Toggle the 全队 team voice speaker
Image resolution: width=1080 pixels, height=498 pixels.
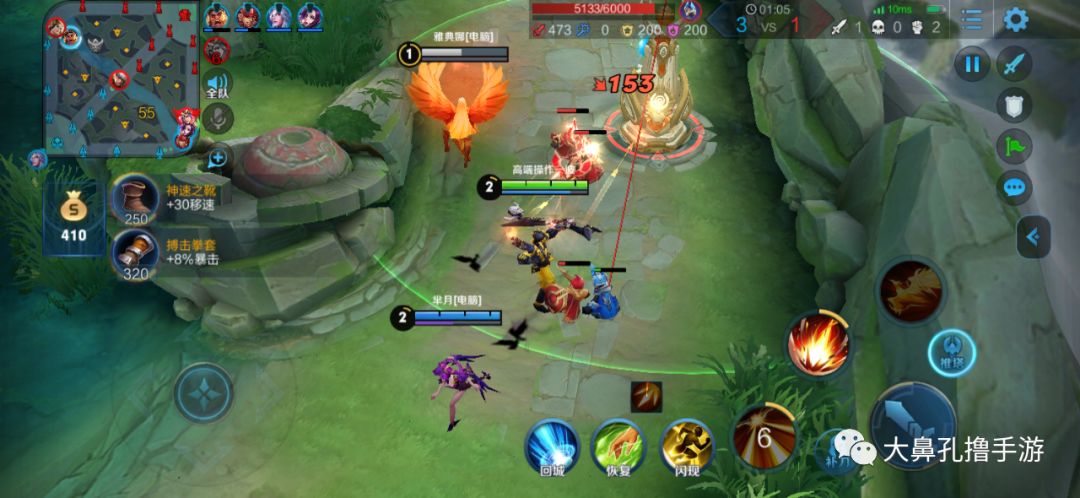click(x=217, y=85)
